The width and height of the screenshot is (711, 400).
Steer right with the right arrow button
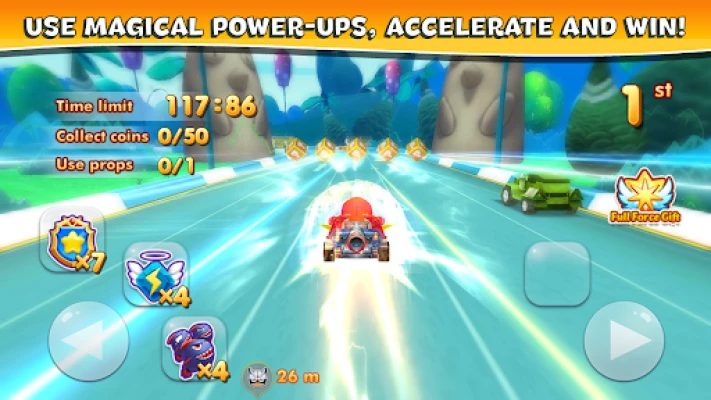pyautogui.click(x=624, y=341)
